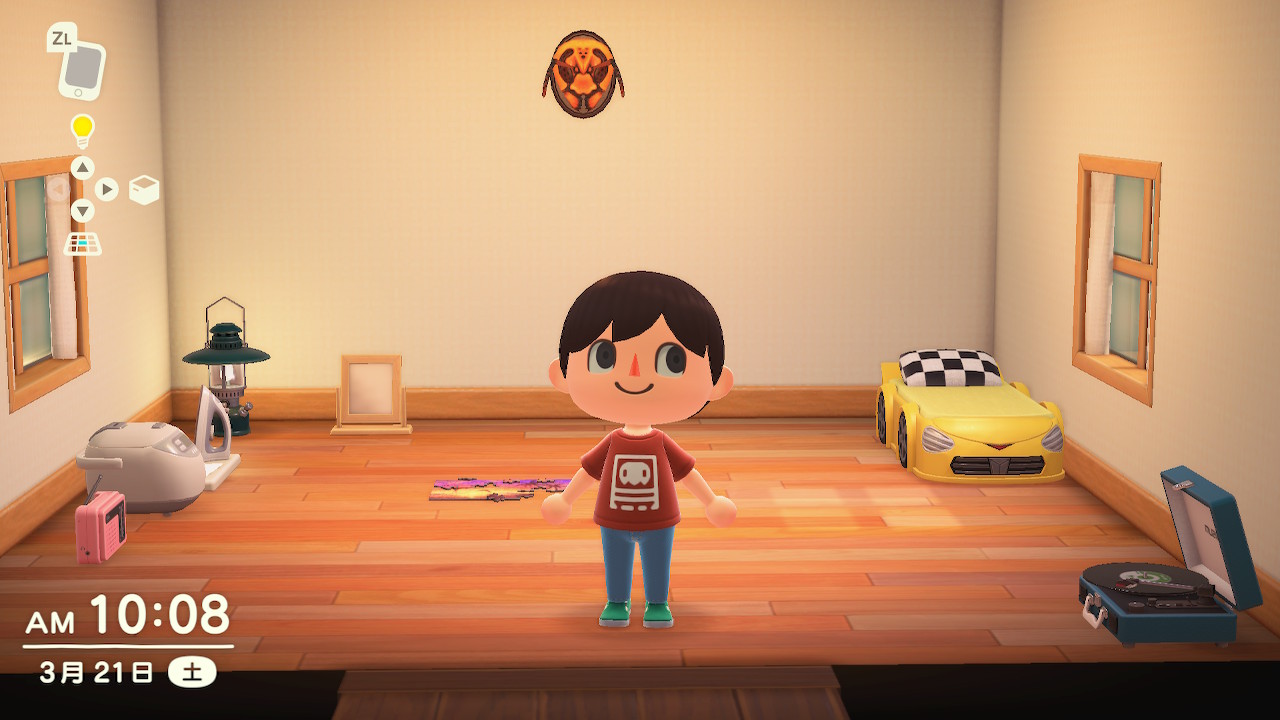Open the NookPhone icon
The height and width of the screenshot is (720, 1280).
(81, 68)
